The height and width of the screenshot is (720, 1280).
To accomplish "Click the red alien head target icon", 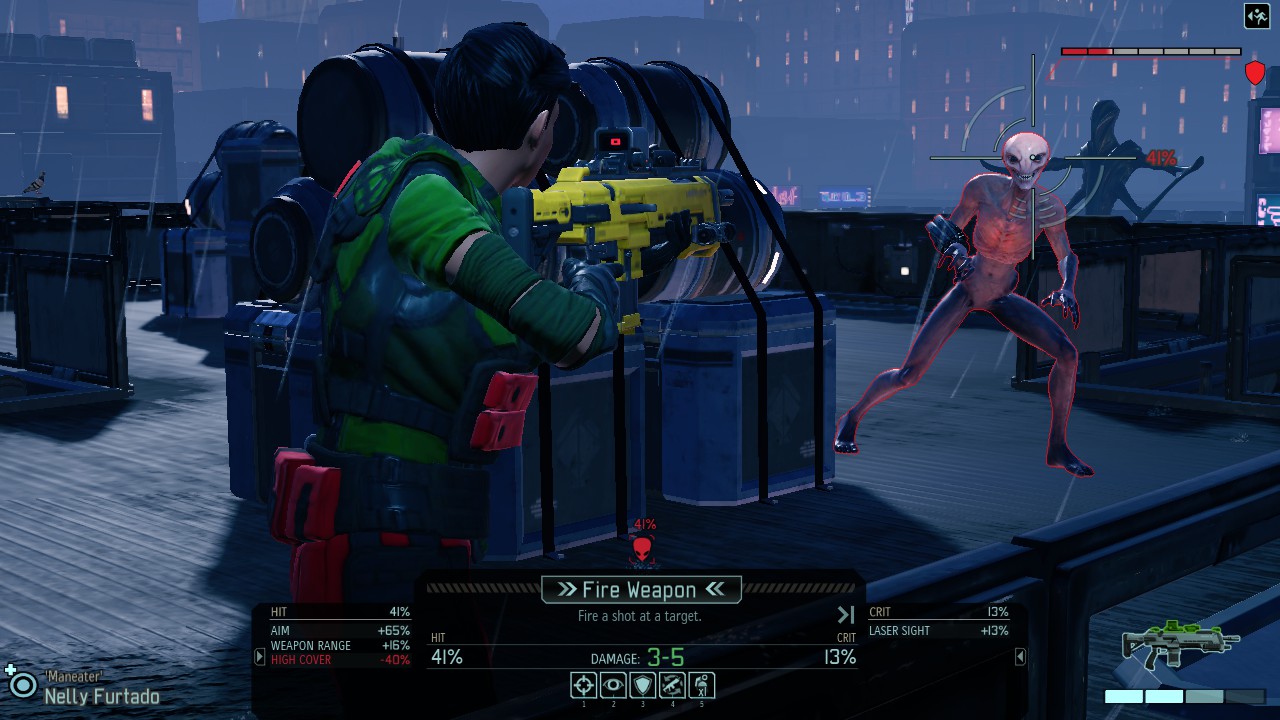I will [643, 549].
